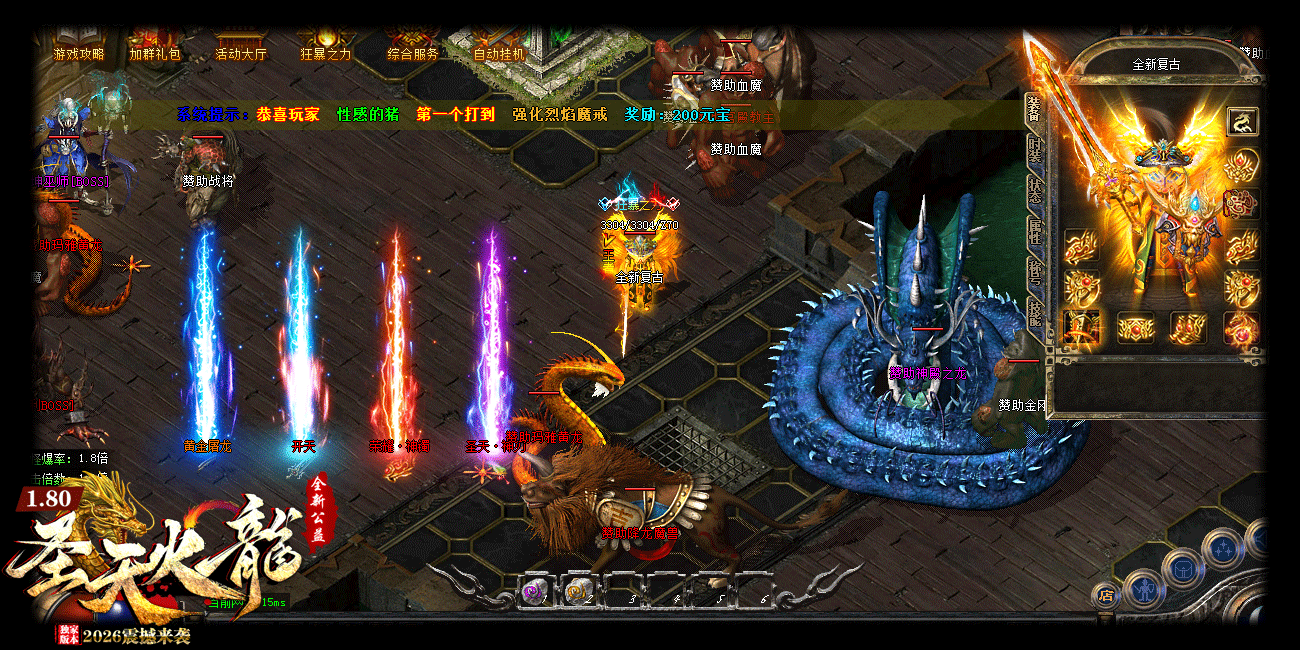Switch to the 属性 attributes tab
This screenshot has height=650, width=1300.
[x=1034, y=231]
